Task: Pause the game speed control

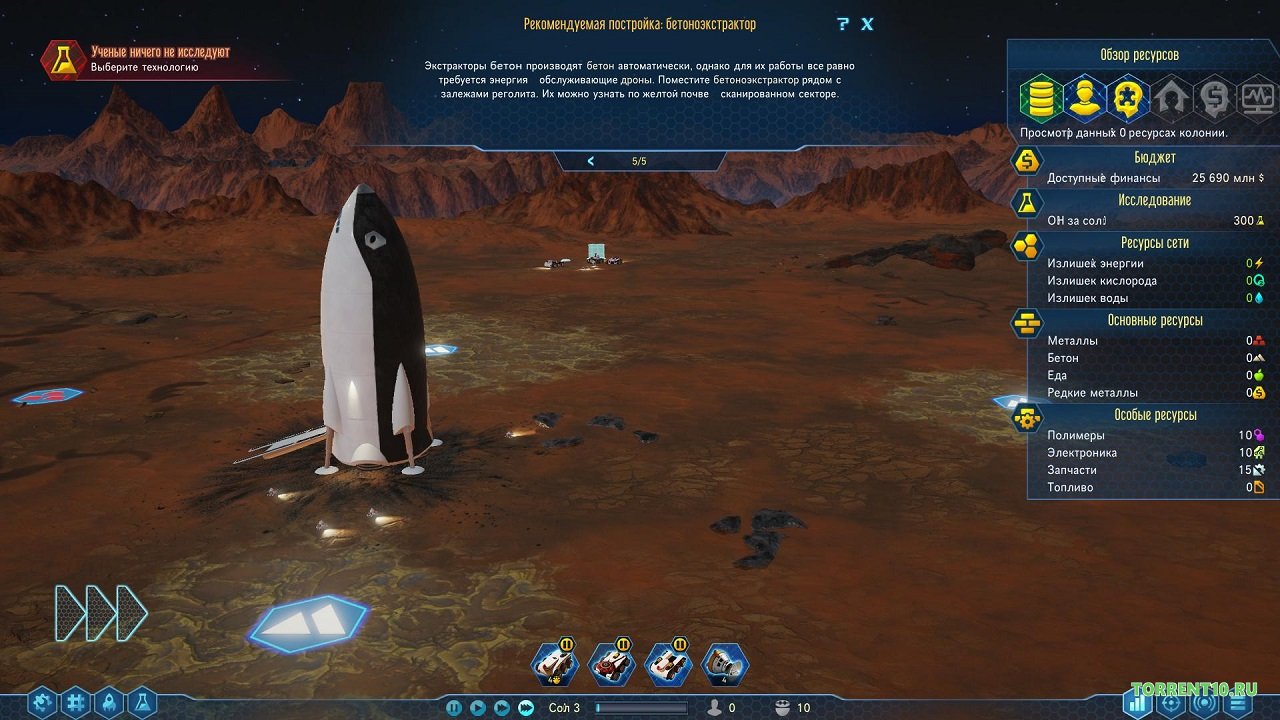Action: pyautogui.click(x=454, y=708)
